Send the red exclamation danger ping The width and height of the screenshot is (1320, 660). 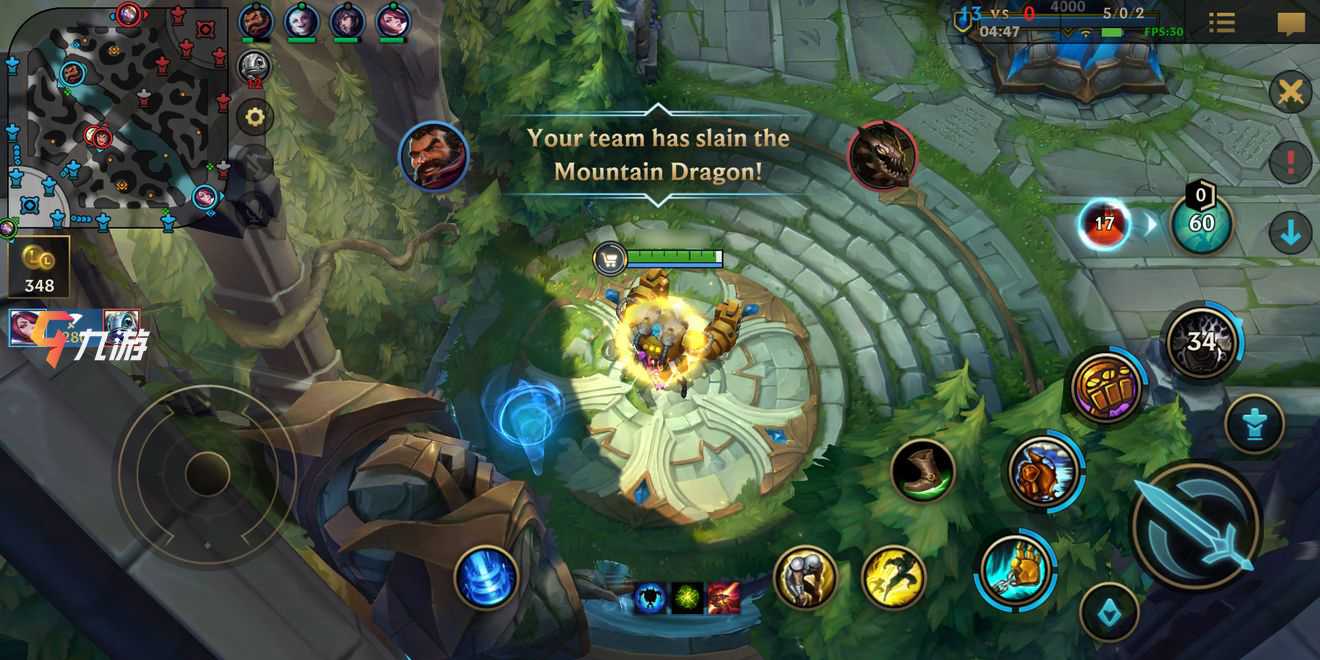(x=1290, y=162)
